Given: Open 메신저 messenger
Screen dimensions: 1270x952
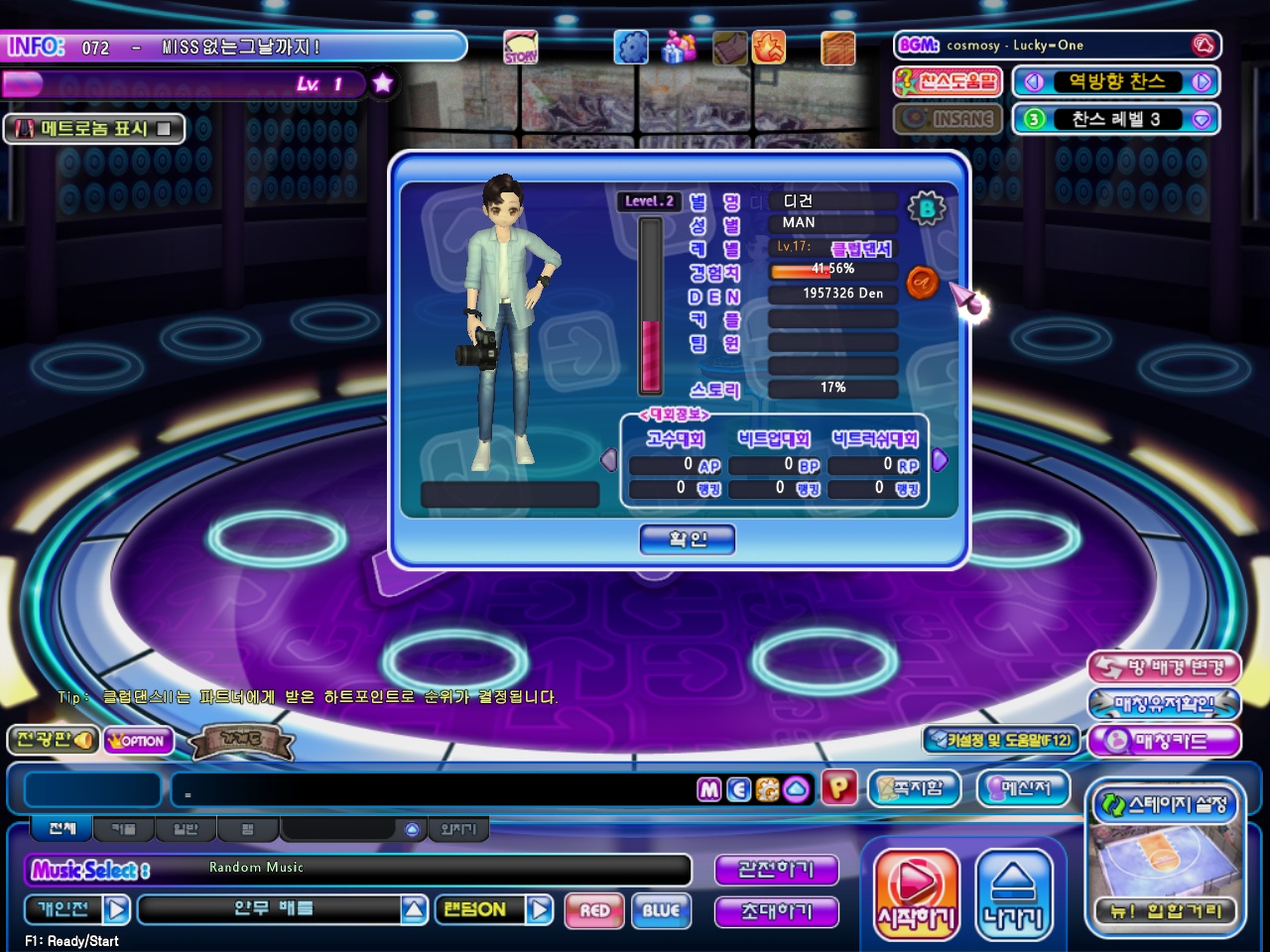Looking at the screenshot, I should click(x=1024, y=788).
